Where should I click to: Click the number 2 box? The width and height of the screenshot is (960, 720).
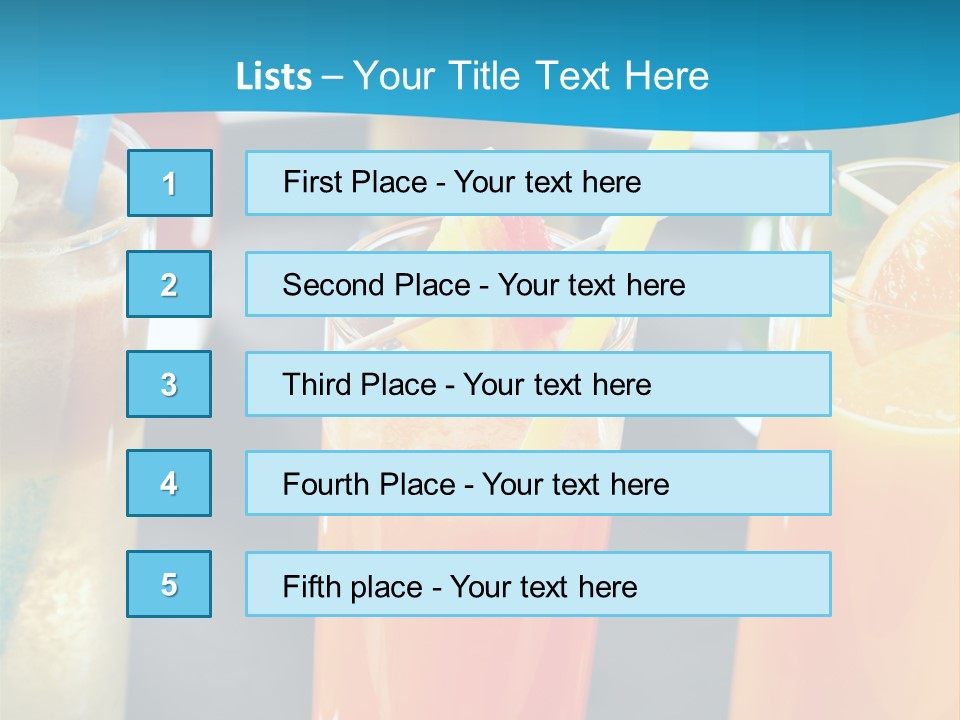169,284
